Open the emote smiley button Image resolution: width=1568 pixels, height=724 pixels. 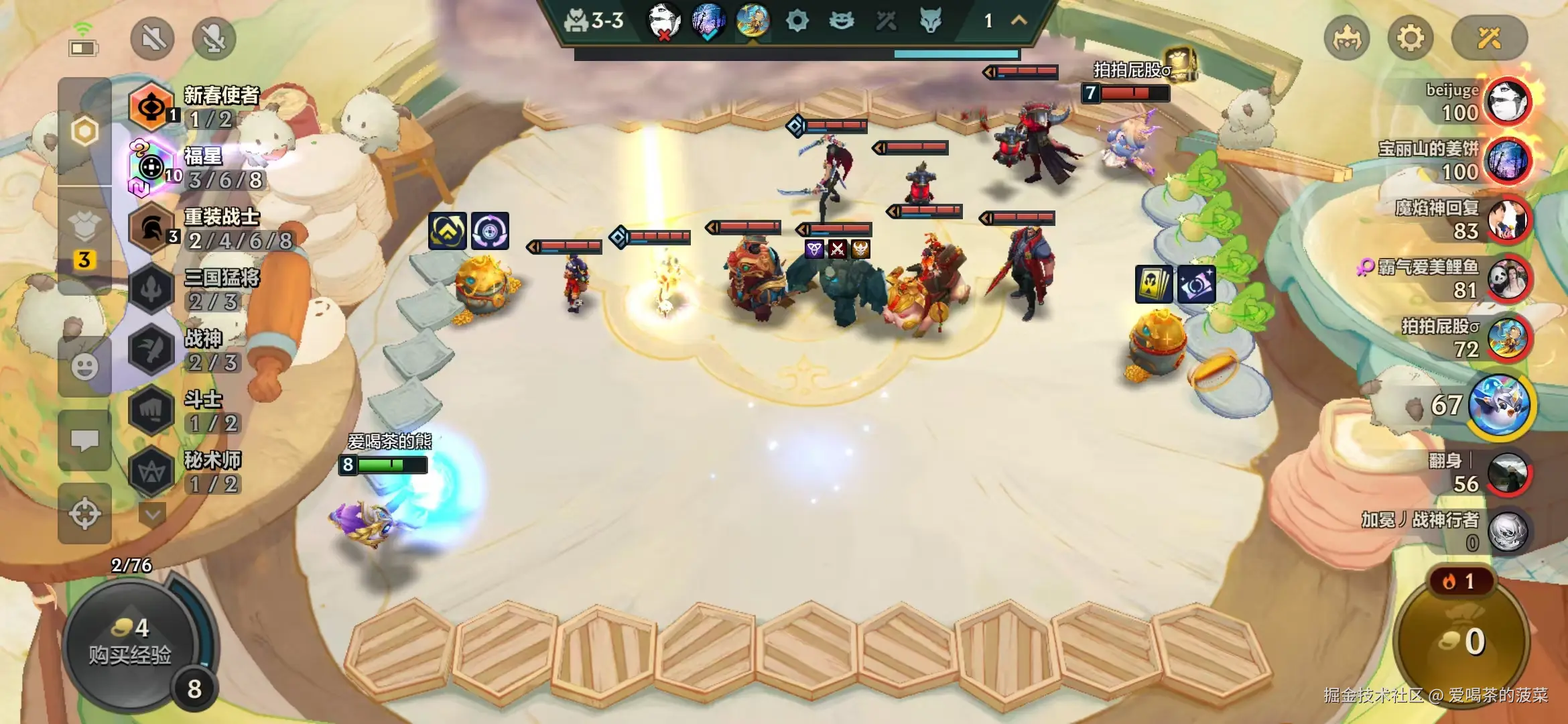point(84,367)
